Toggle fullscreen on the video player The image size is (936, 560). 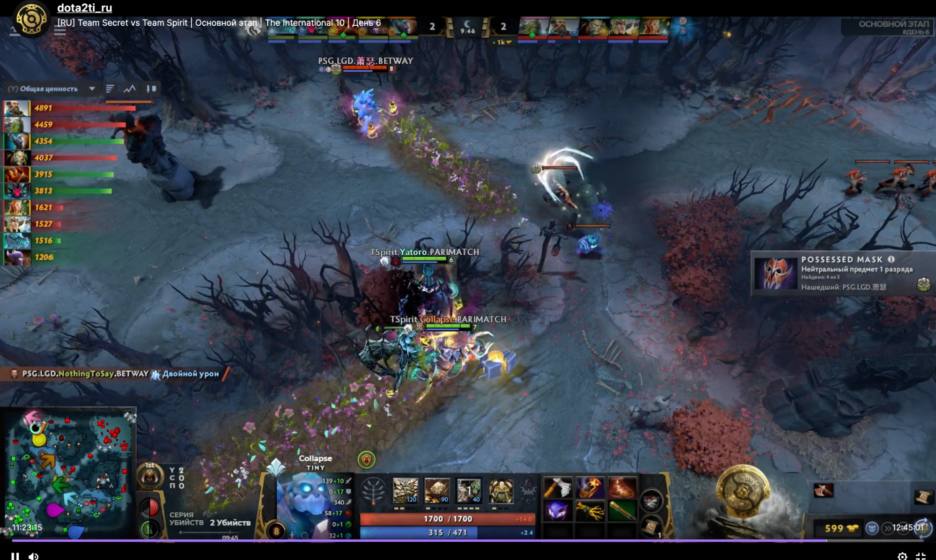(920, 555)
